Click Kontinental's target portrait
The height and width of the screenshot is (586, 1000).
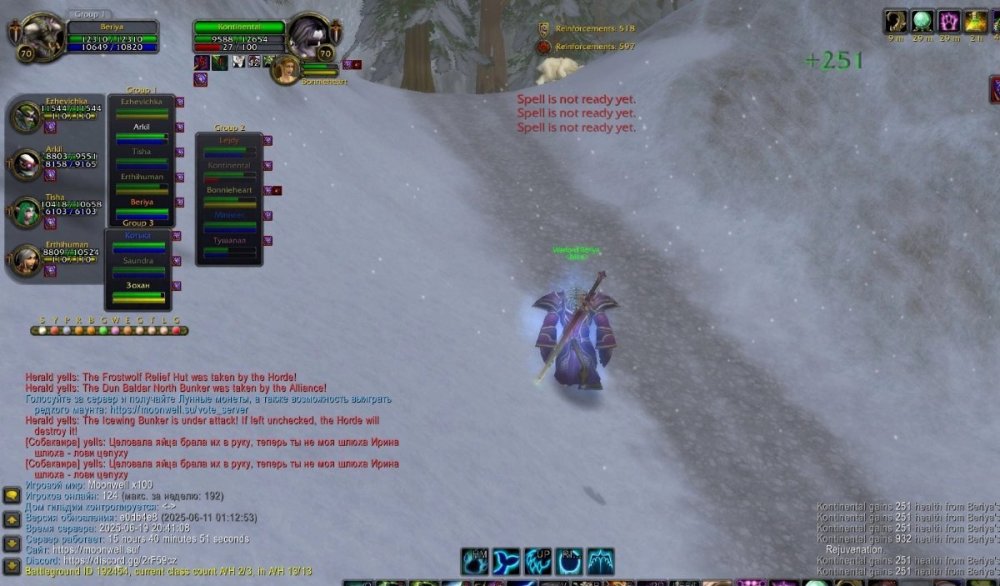(x=309, y=35)
